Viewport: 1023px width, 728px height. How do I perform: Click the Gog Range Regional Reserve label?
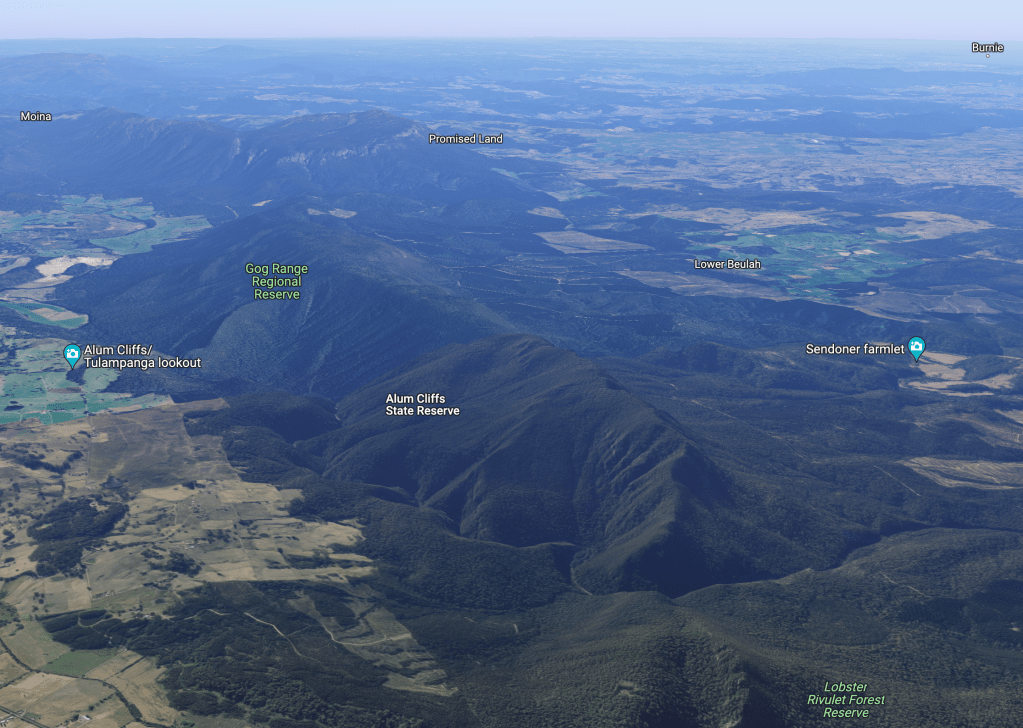click(277, 281)
